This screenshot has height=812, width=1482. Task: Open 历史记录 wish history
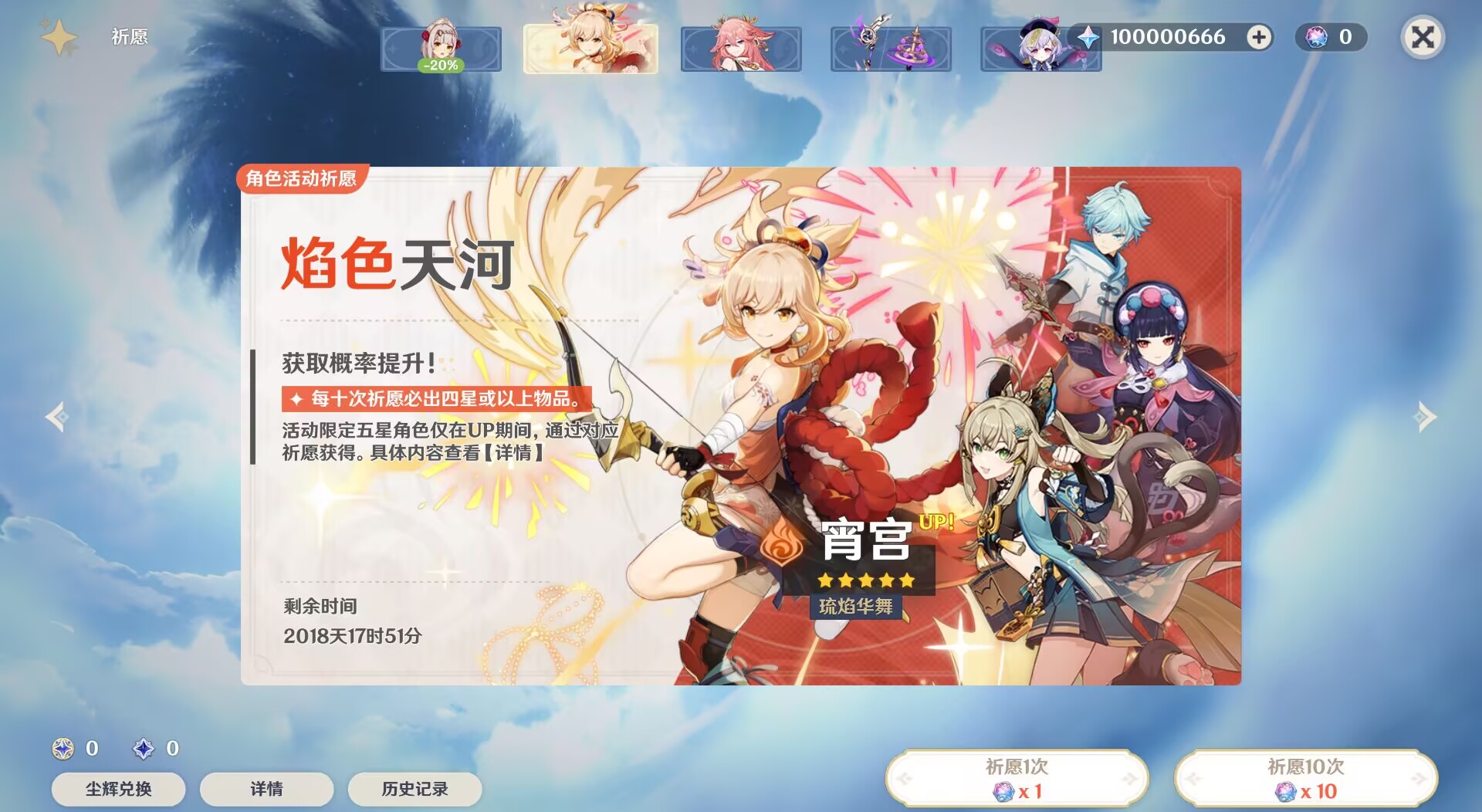pos(414,789)
